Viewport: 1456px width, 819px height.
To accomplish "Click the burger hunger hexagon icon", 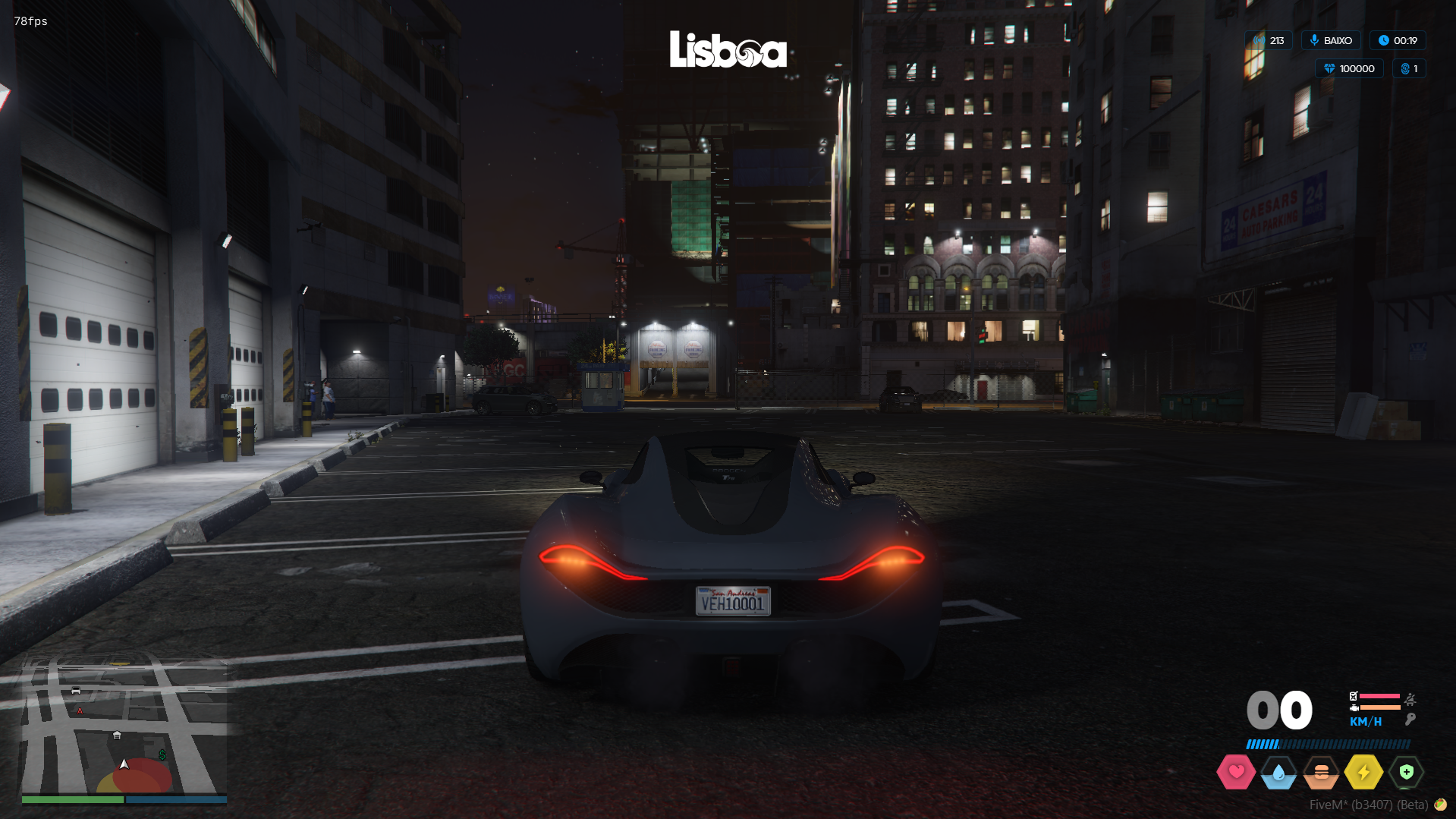I will coord(1321,773).
